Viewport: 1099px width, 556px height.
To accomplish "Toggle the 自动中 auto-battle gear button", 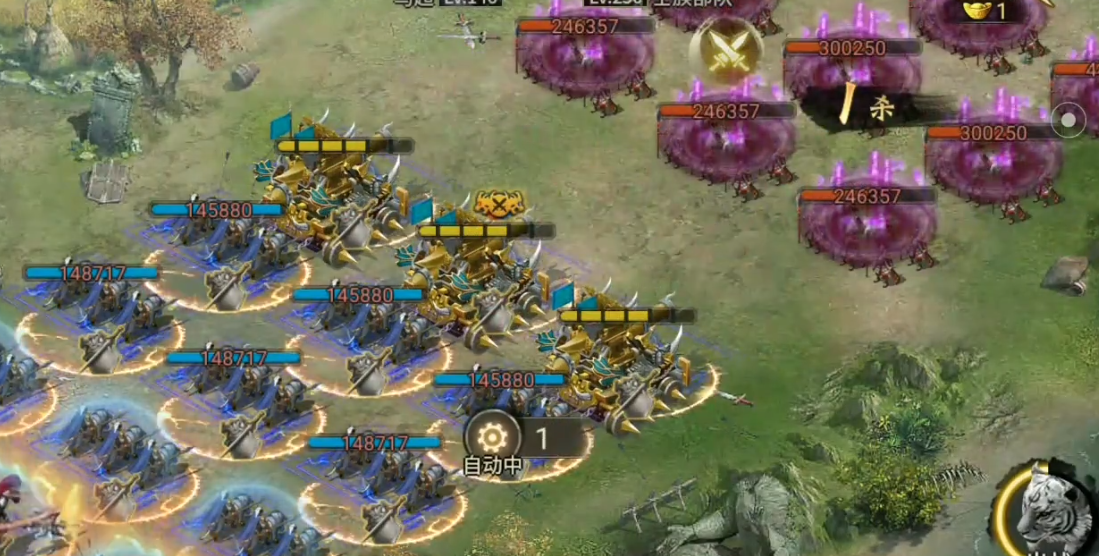I will pyautogui.click(x=493, y=437).
